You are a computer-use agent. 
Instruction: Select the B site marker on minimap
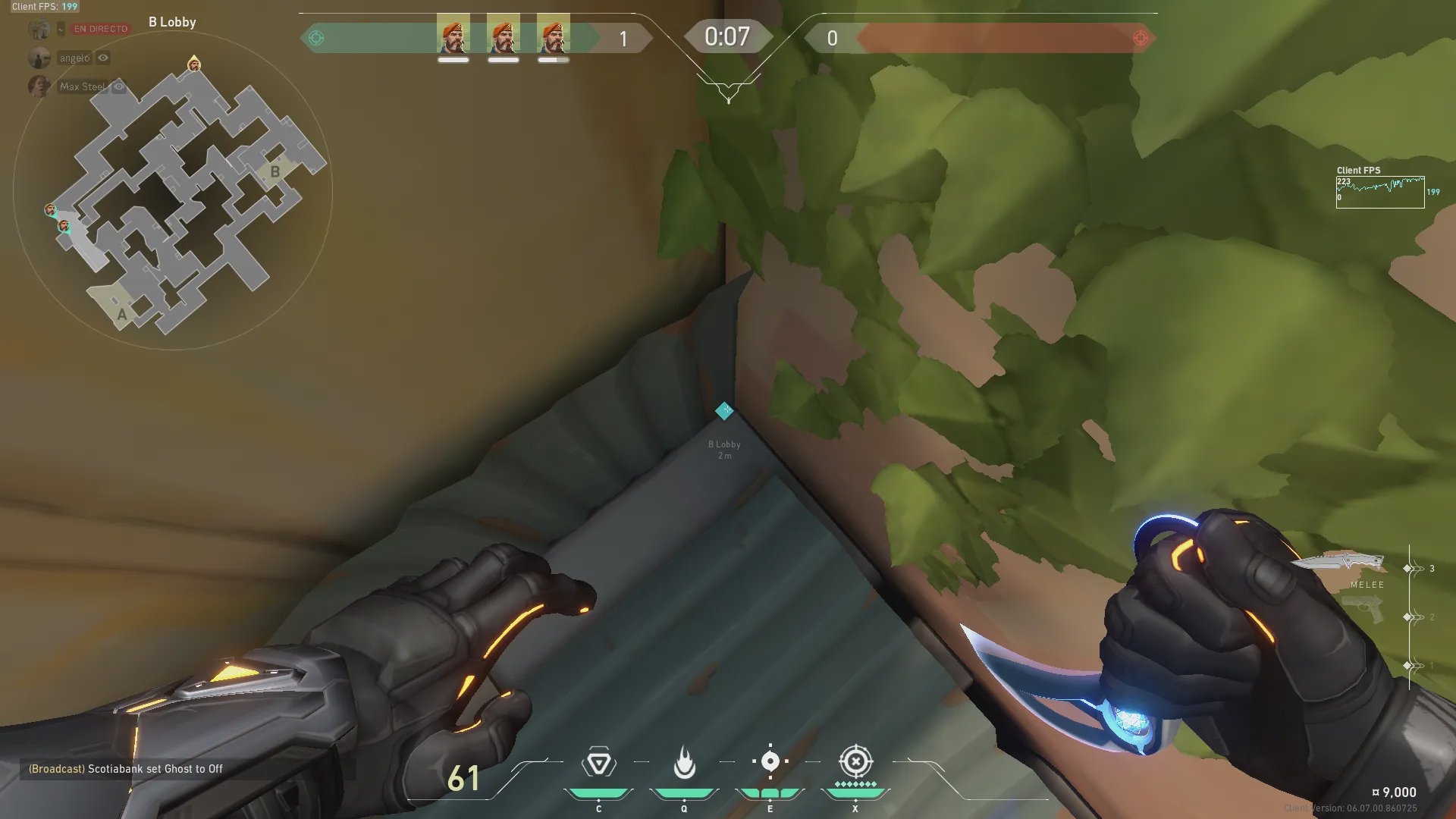(x=275, y=172)
